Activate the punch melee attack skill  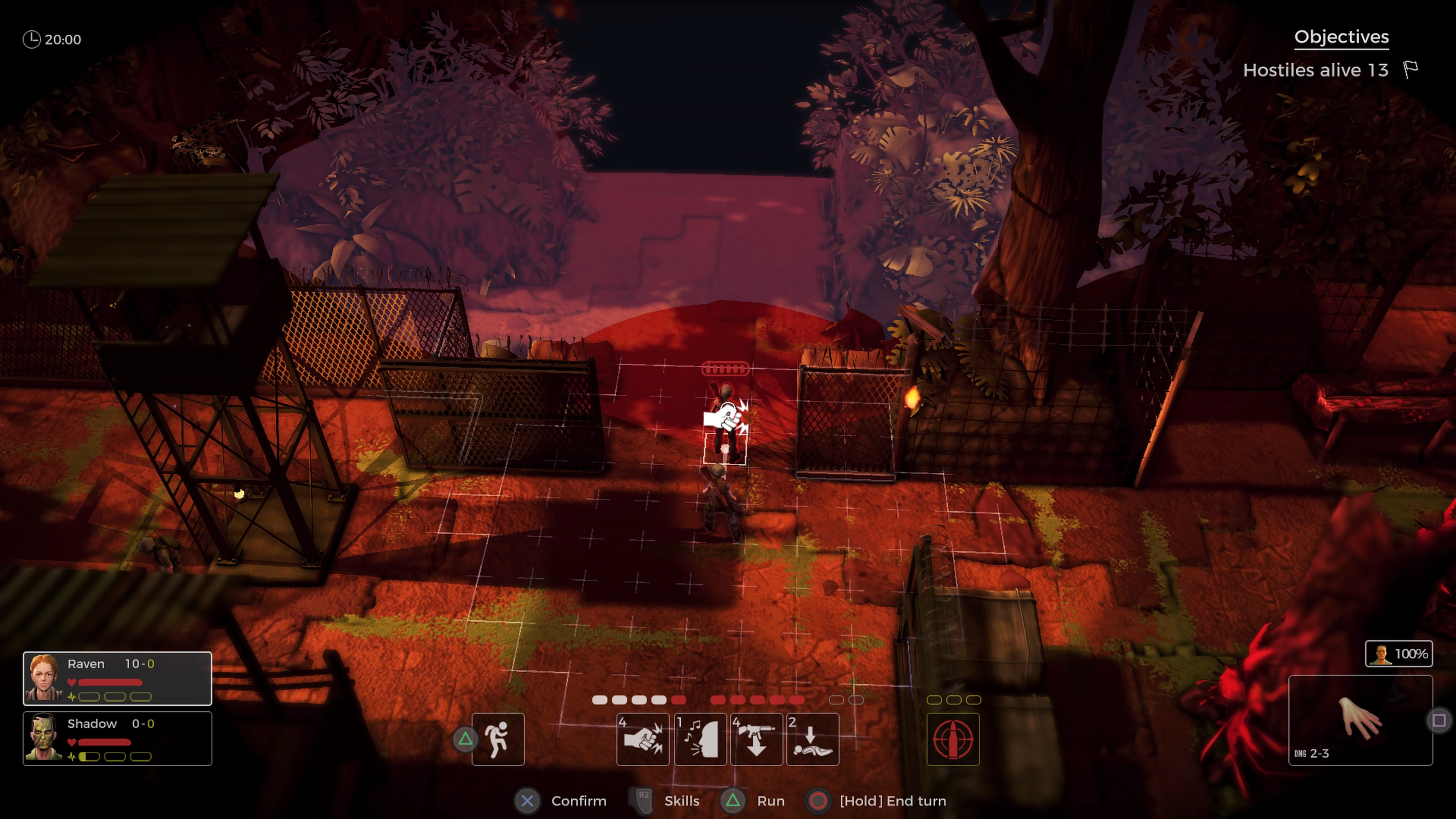[x=643, y=739]
